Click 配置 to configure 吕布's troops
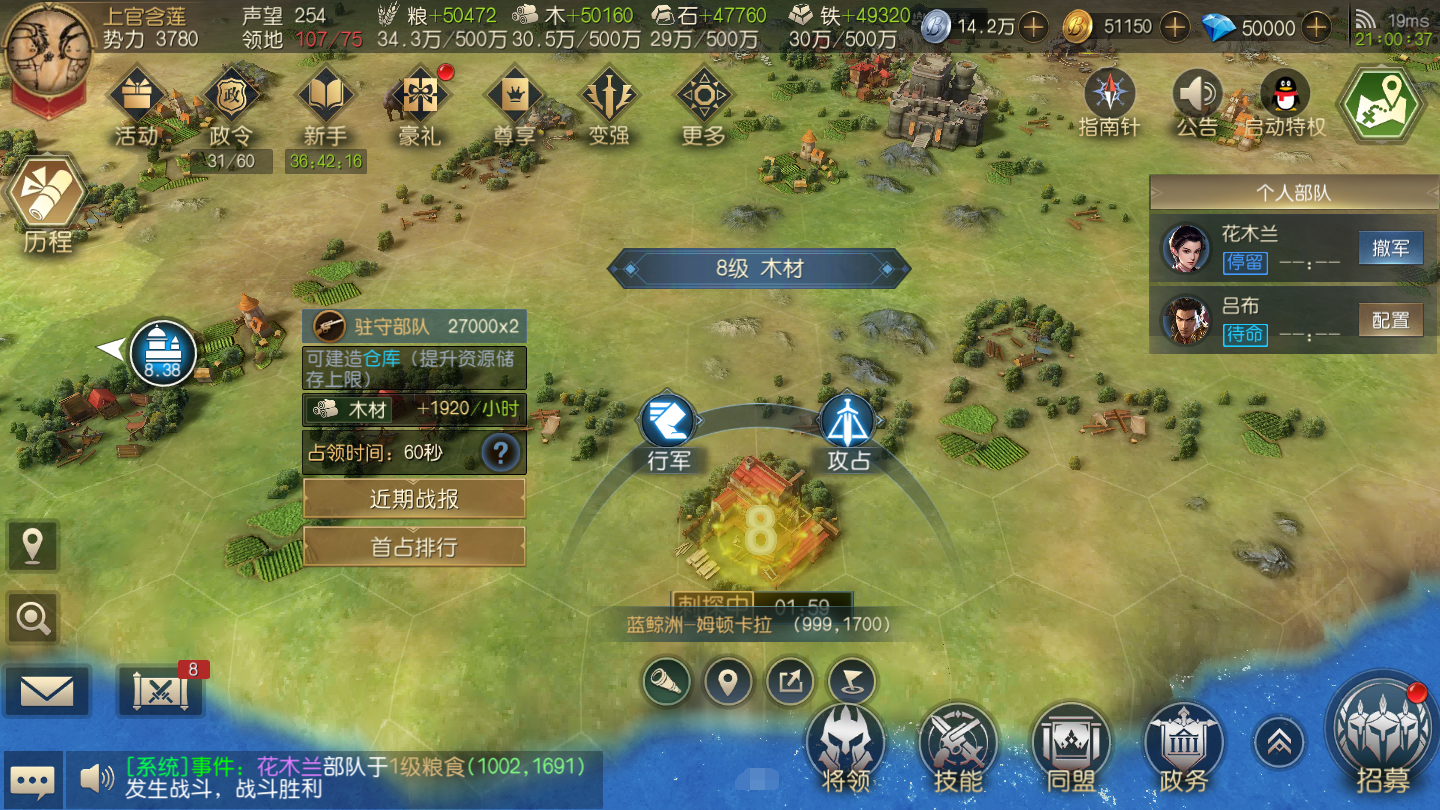1440x810 pixels. 1390,320
